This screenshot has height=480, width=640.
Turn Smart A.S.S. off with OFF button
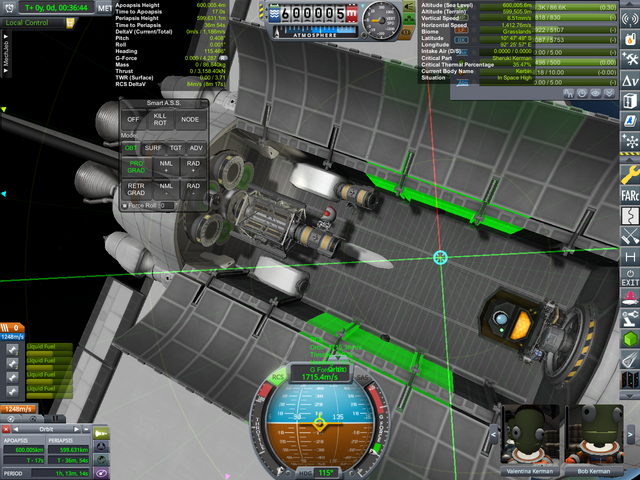[x=133, y=119]
